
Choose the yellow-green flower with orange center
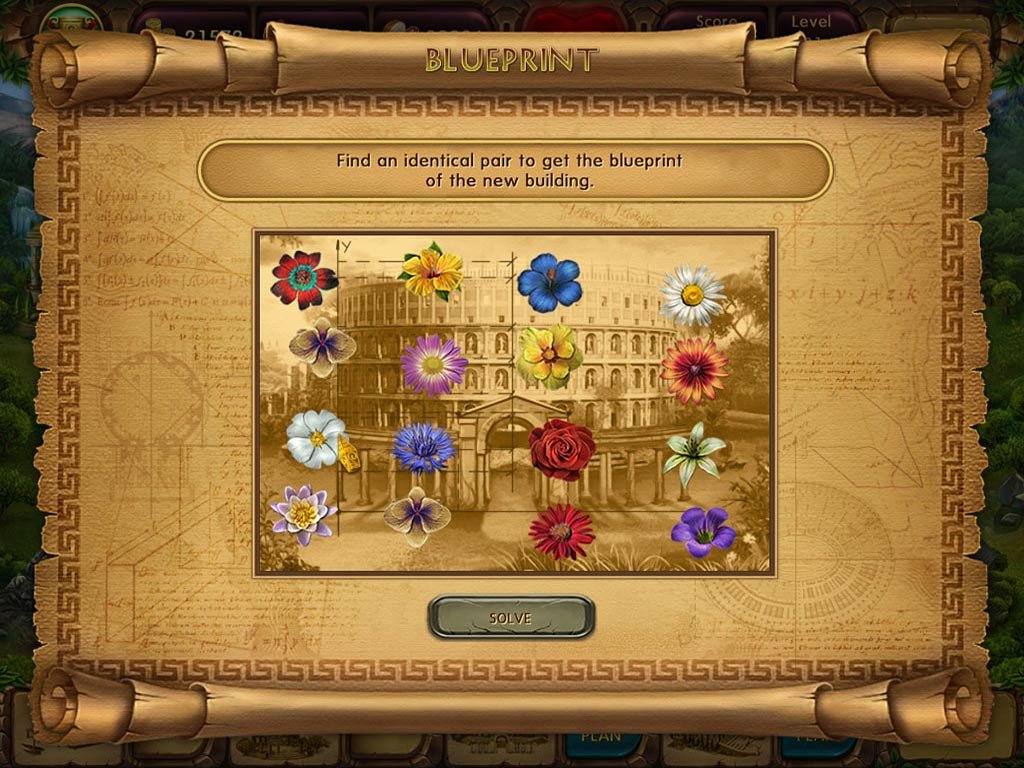click(549, 355)
